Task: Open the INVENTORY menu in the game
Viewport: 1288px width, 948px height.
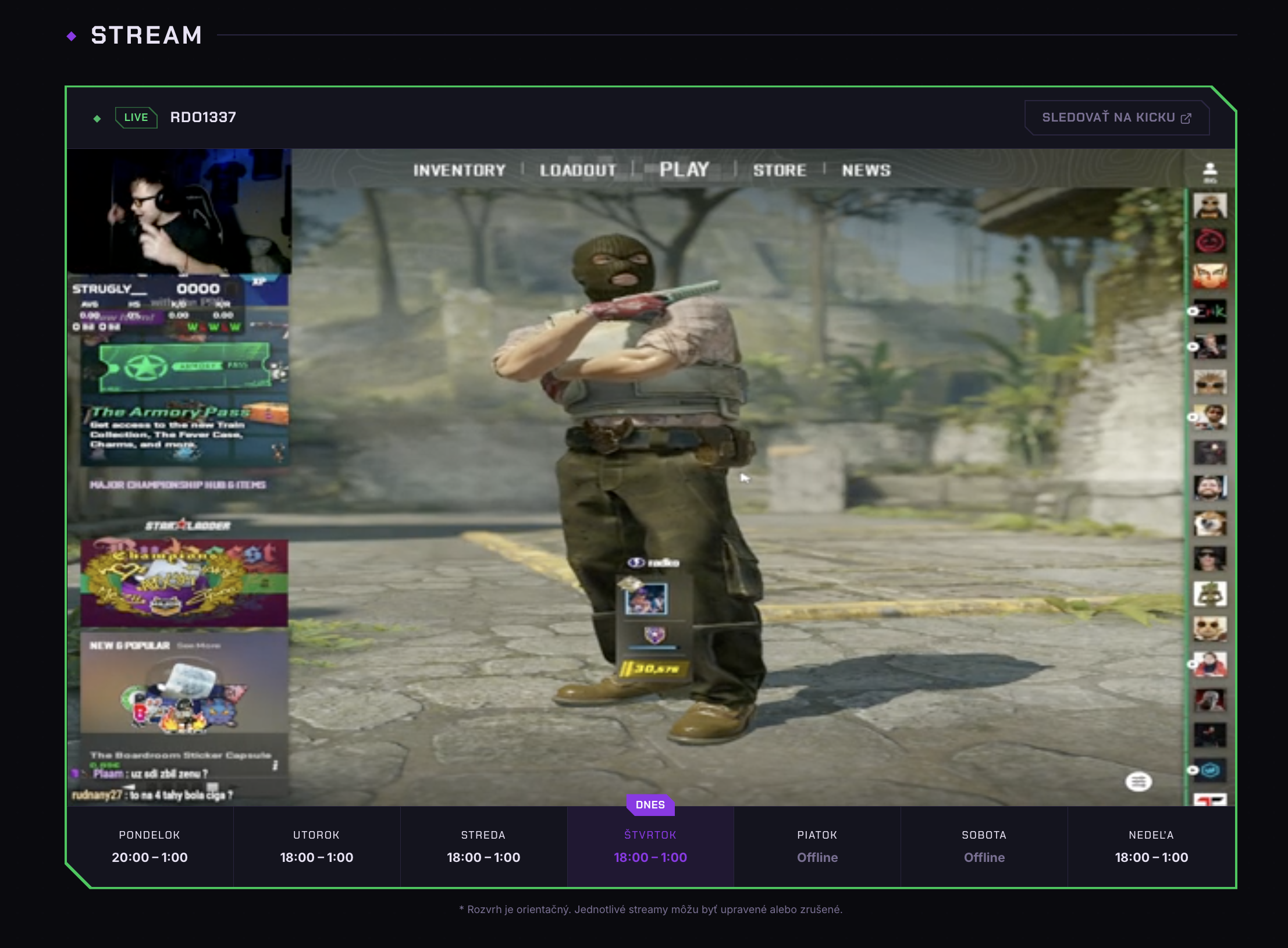Action: [x=458, y=170]
